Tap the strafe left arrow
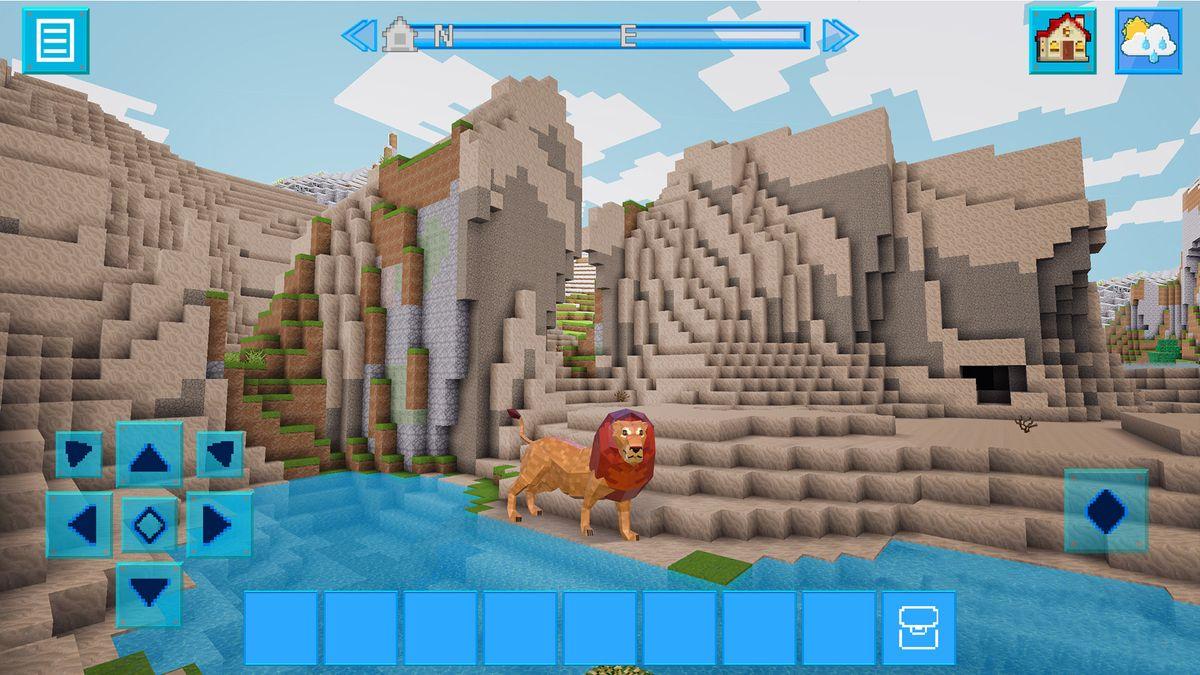The image size is (1200, 675). (79, 523)
